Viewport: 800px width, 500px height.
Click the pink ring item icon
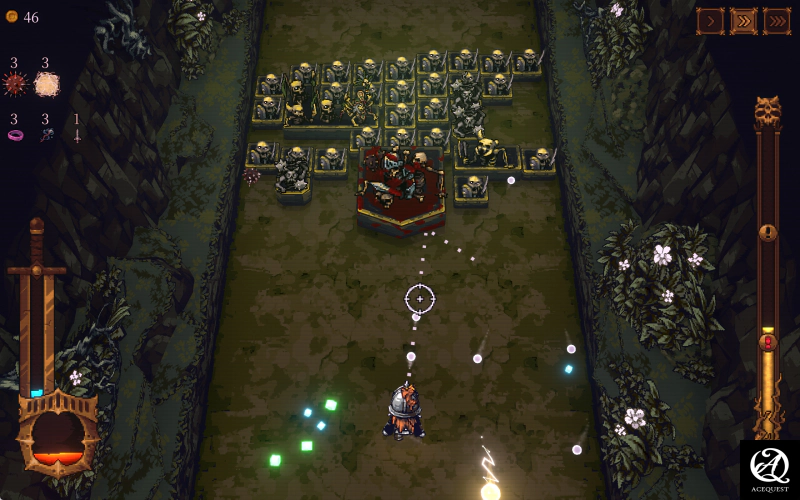pos(15,135)
